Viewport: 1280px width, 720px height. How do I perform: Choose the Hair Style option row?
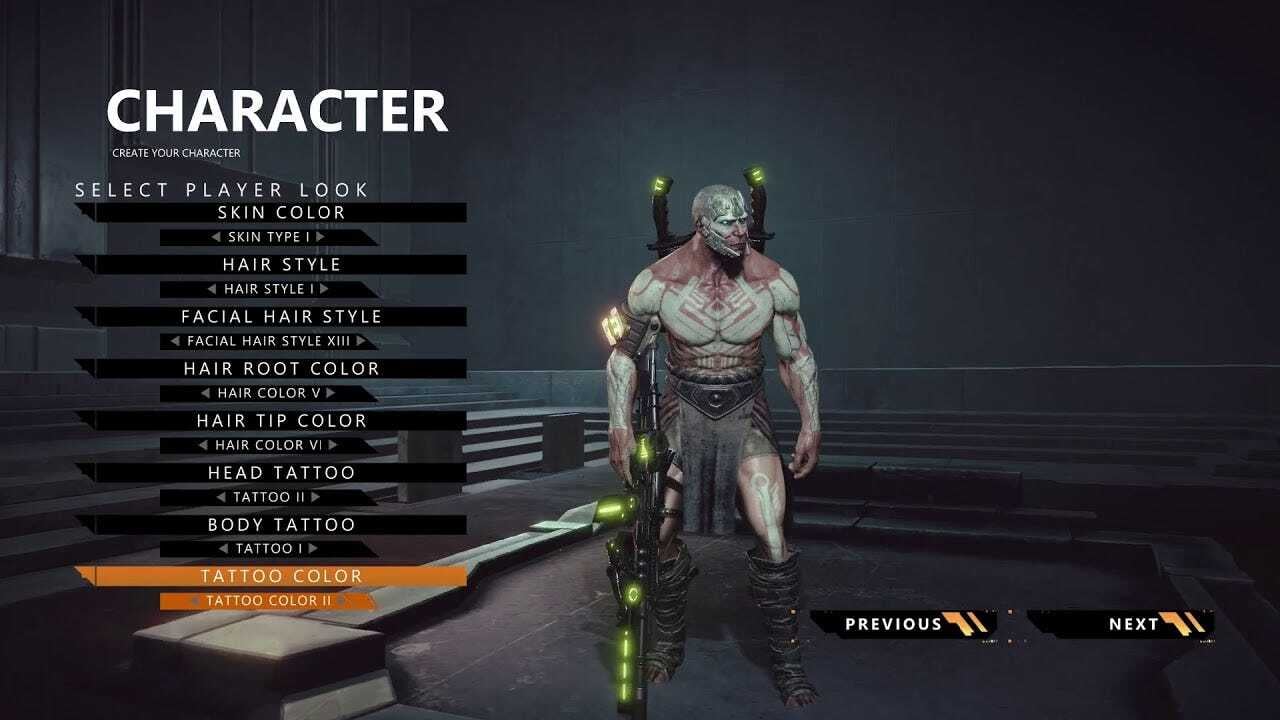tap(280, 265)
